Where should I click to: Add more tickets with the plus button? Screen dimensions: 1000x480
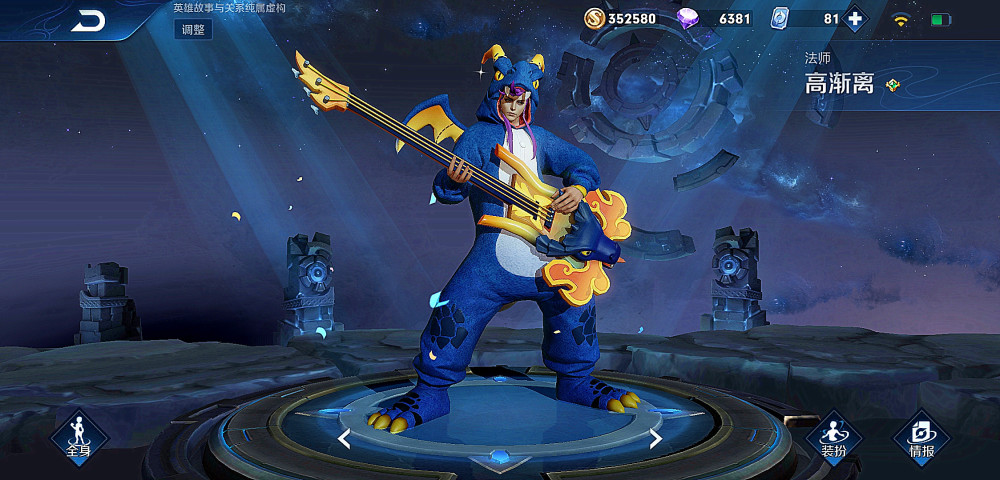tap(854, 18)
